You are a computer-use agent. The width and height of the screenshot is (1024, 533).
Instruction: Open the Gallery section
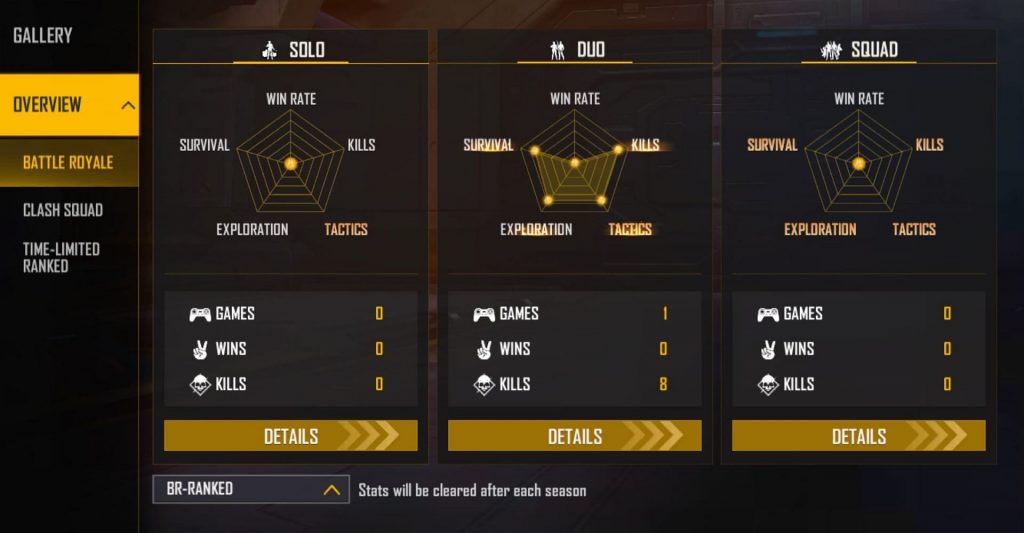click(43, 36)
